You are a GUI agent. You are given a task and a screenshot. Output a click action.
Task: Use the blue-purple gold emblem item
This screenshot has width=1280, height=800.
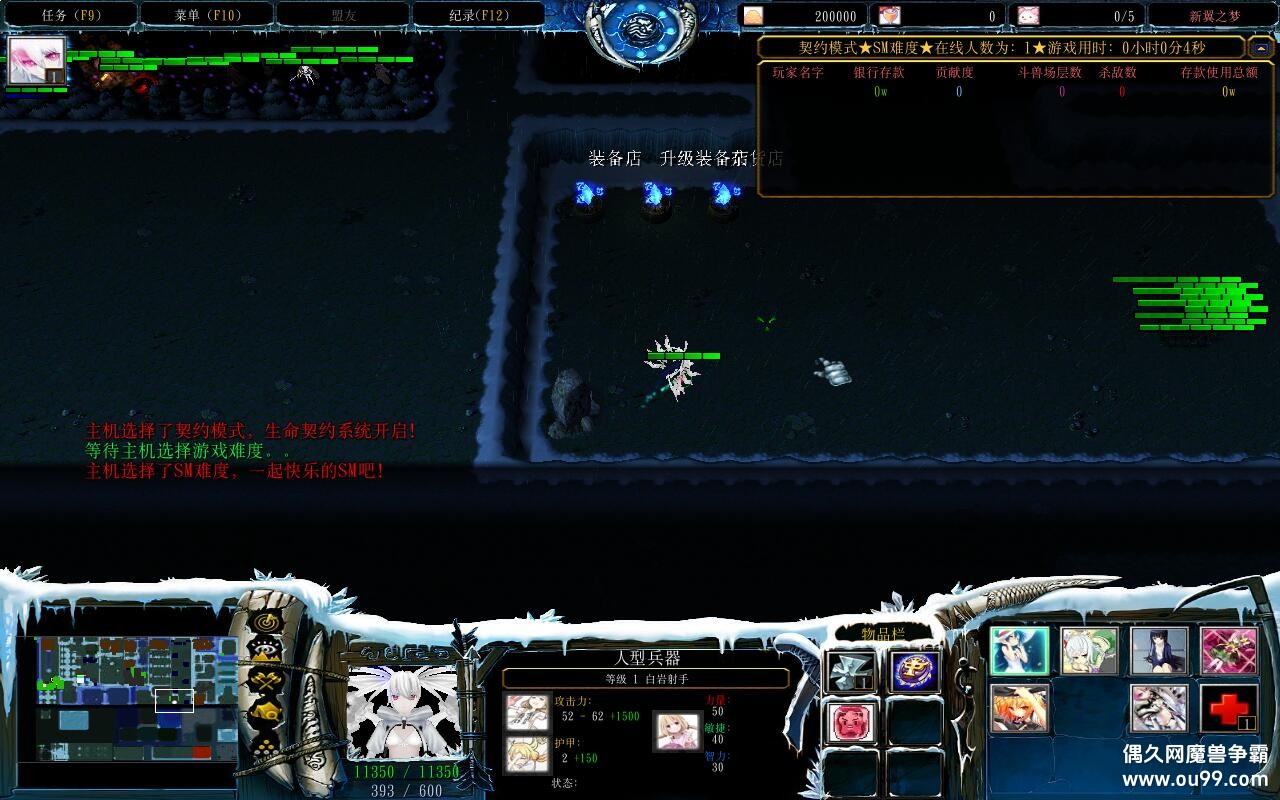914,672
